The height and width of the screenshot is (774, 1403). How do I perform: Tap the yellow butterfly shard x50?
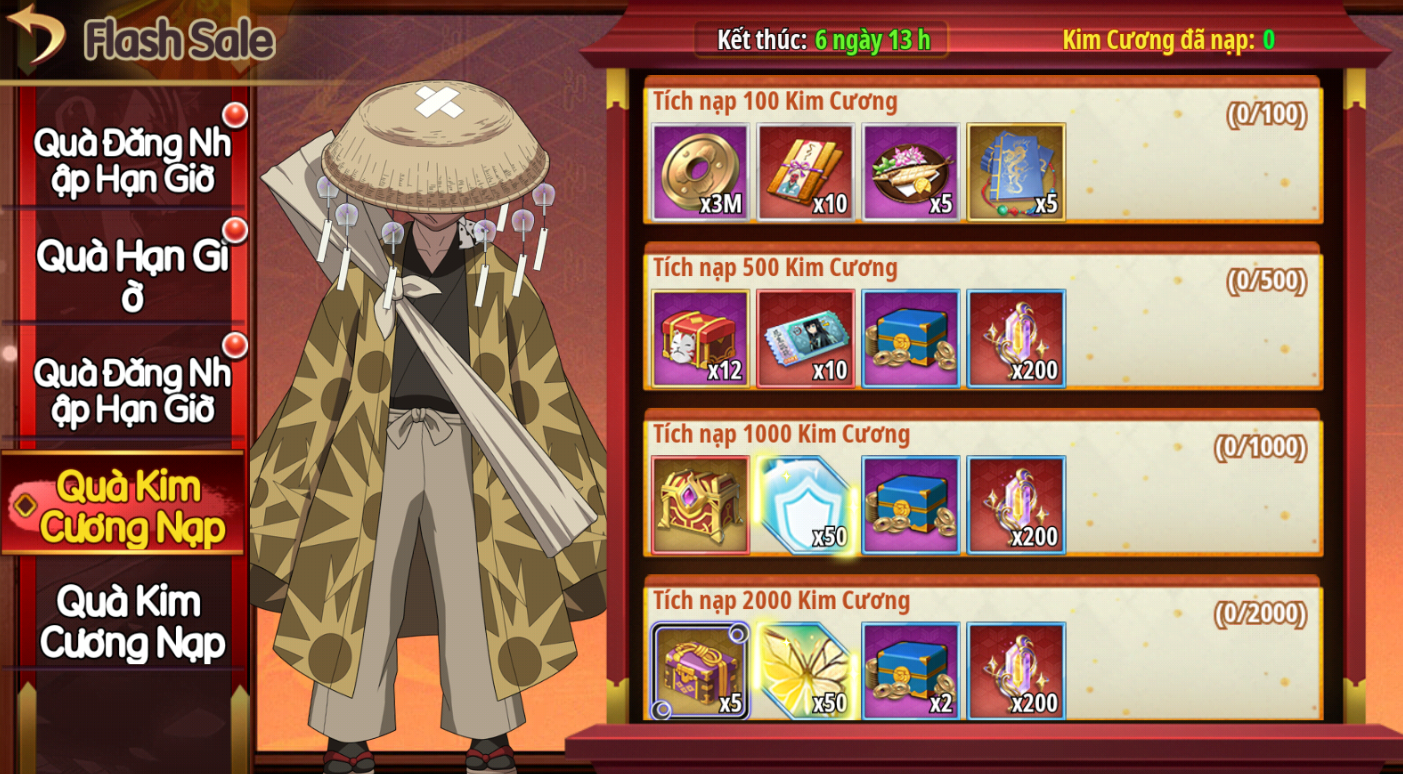(805, 671)
